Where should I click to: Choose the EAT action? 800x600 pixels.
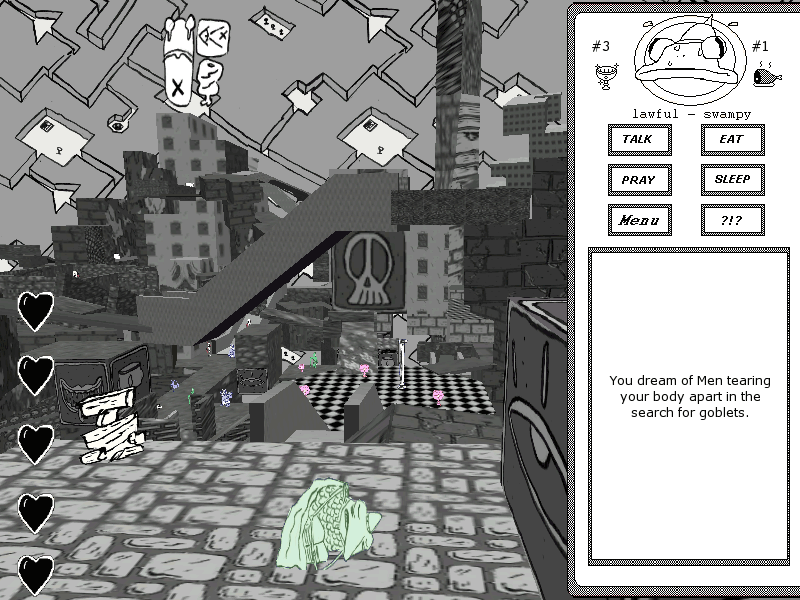(732, 139)
